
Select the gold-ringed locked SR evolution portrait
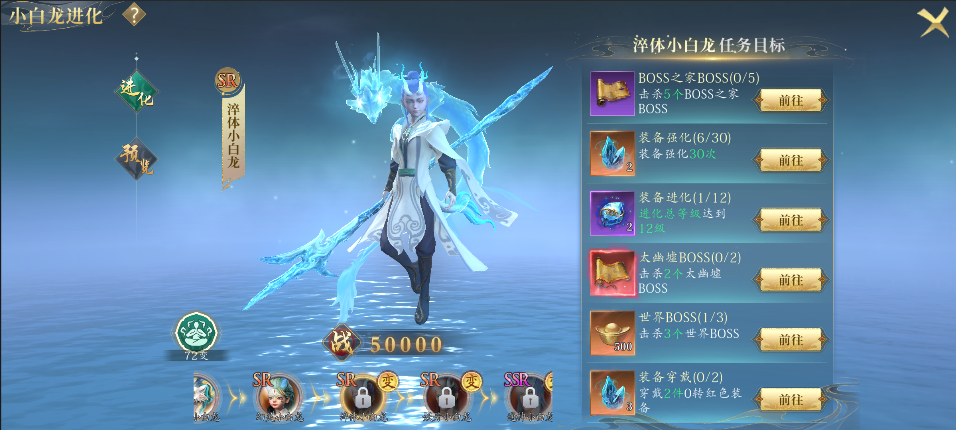coord(362,399)
